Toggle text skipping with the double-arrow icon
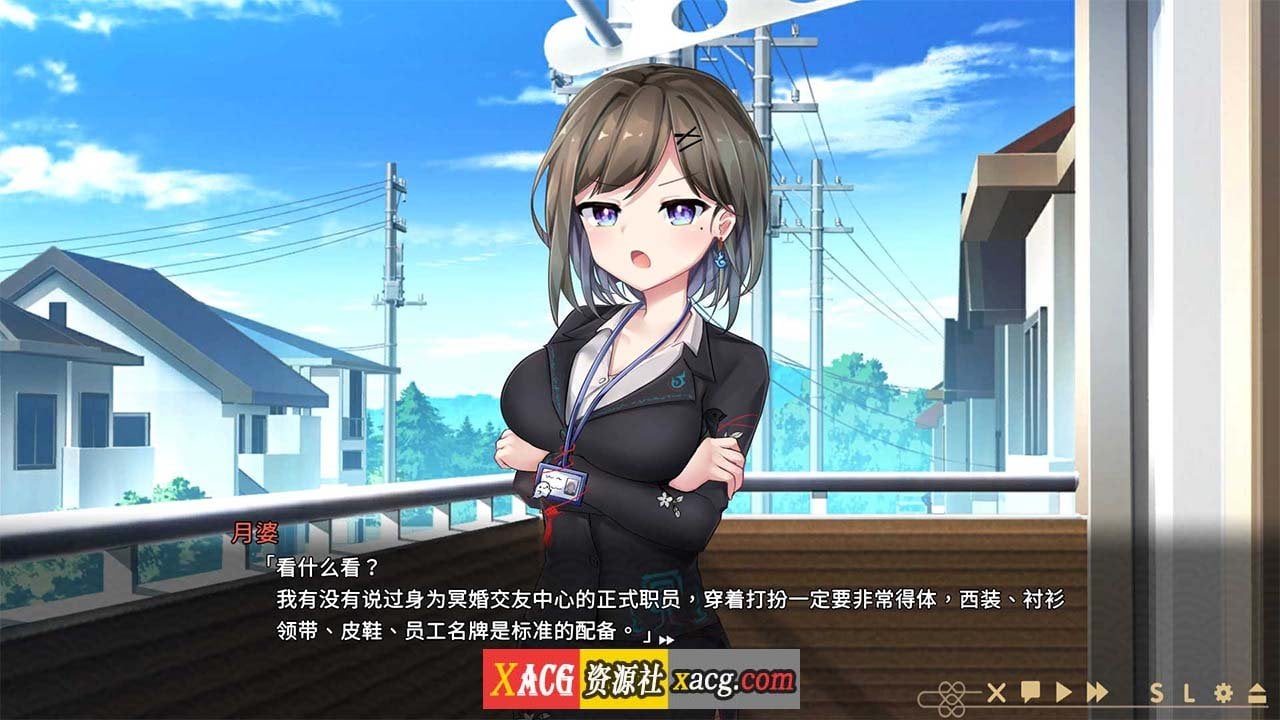The height and width of the screenshot is (720, 1280). coord(1097,693)
